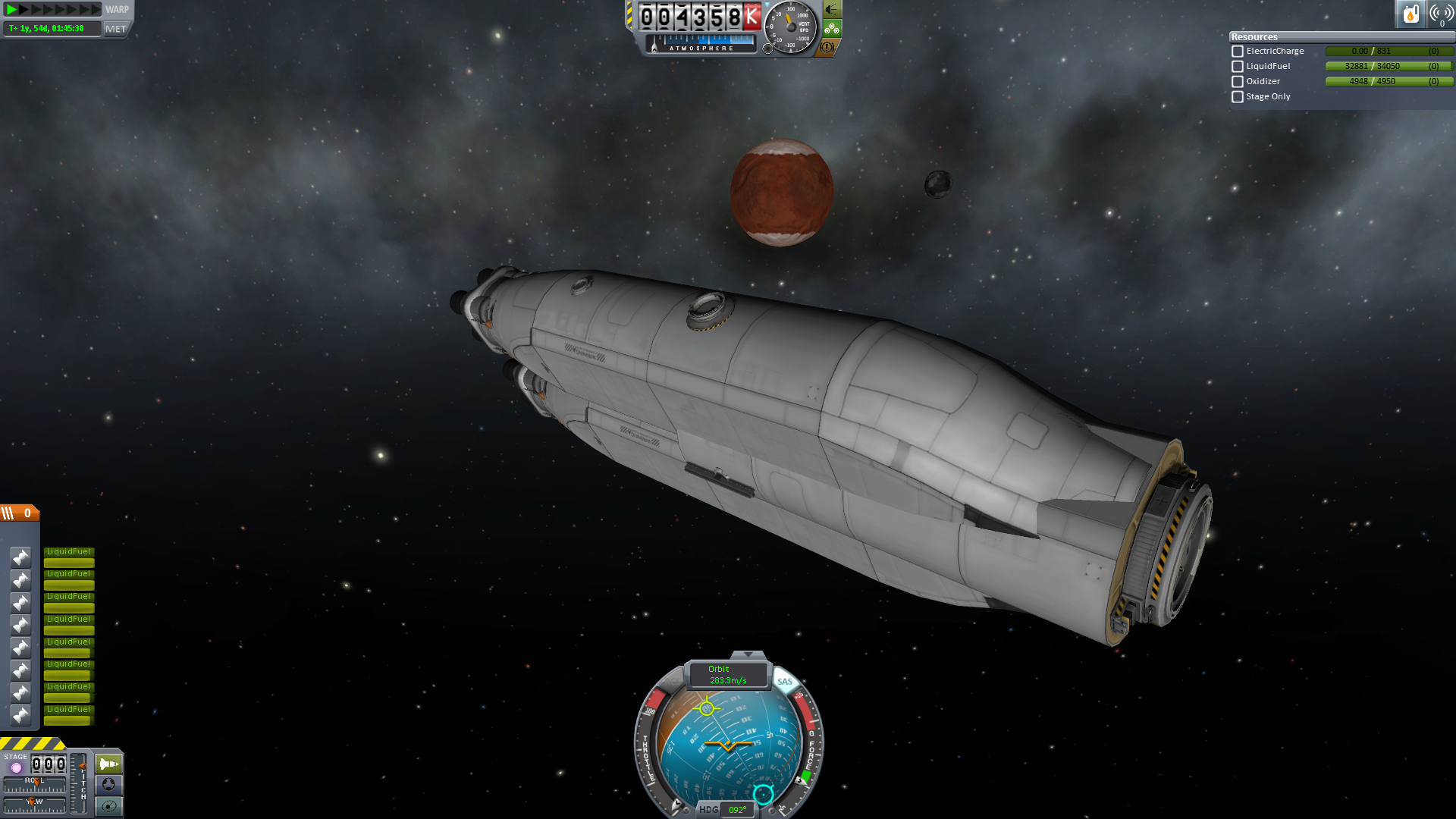Tick the ElectricCharge resource checkbox

coord(1238,52)
